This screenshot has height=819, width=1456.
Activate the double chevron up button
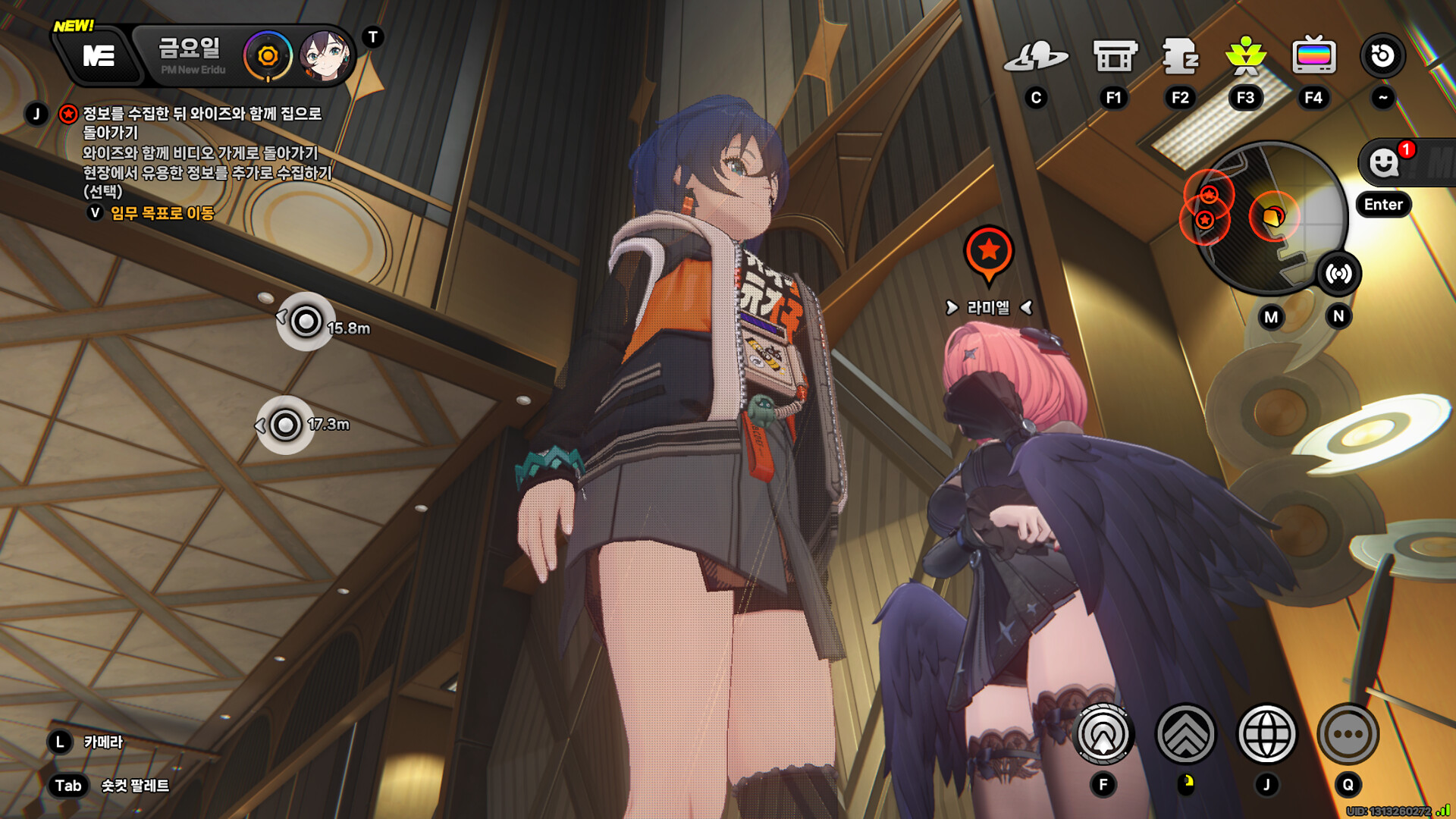(1185, 734)
